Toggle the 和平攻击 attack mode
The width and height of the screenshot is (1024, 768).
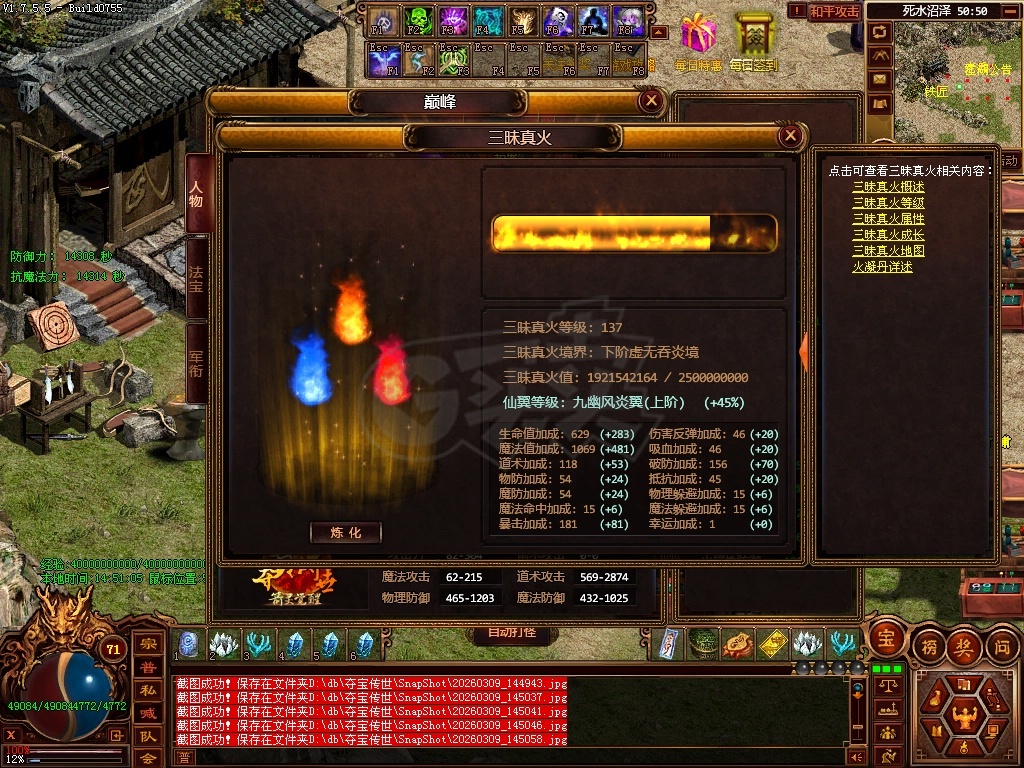[834, 11]
